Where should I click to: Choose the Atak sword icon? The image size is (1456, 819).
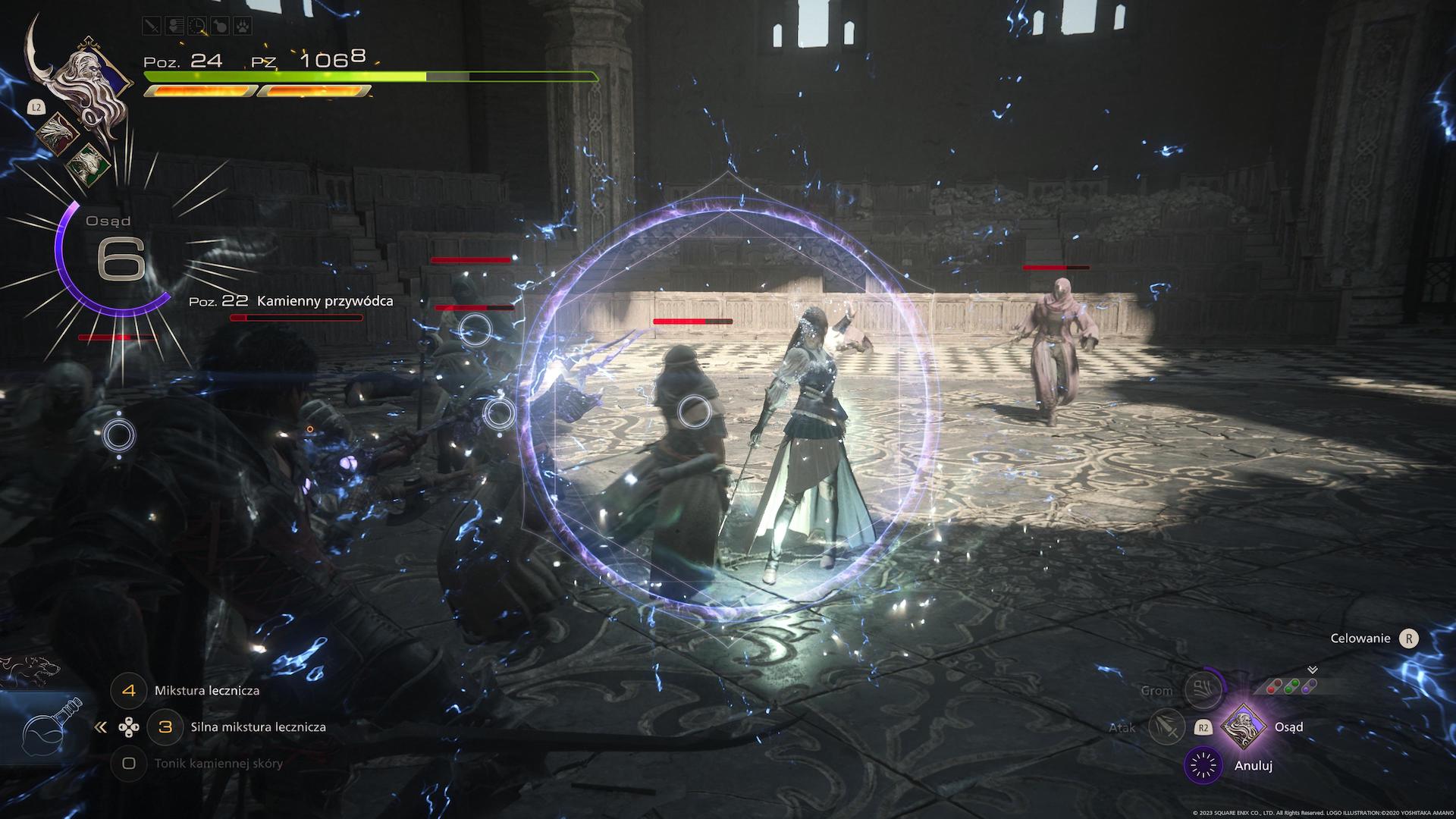(x=1166, y=727)
